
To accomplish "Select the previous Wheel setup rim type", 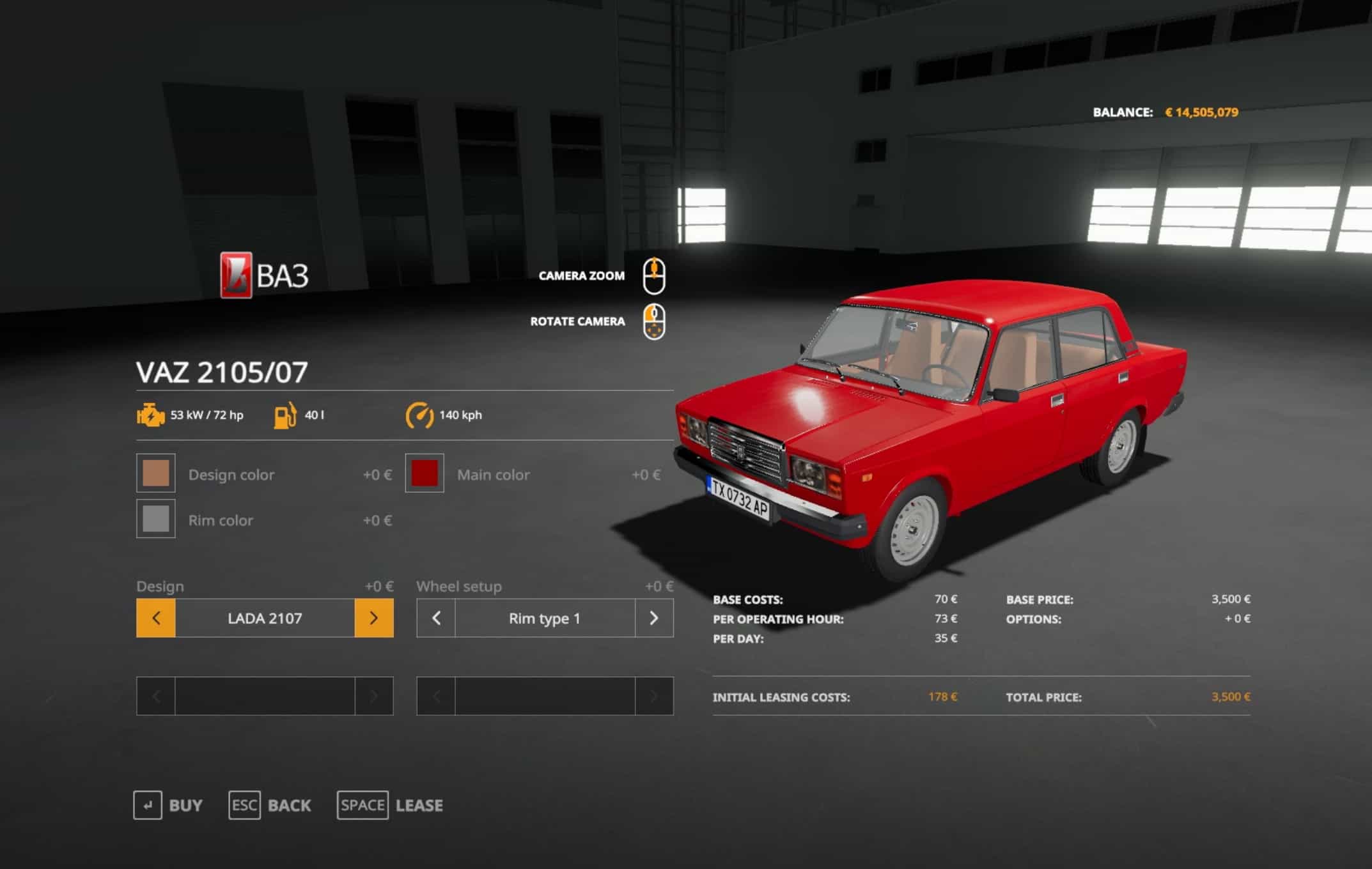I will [436, 618].
